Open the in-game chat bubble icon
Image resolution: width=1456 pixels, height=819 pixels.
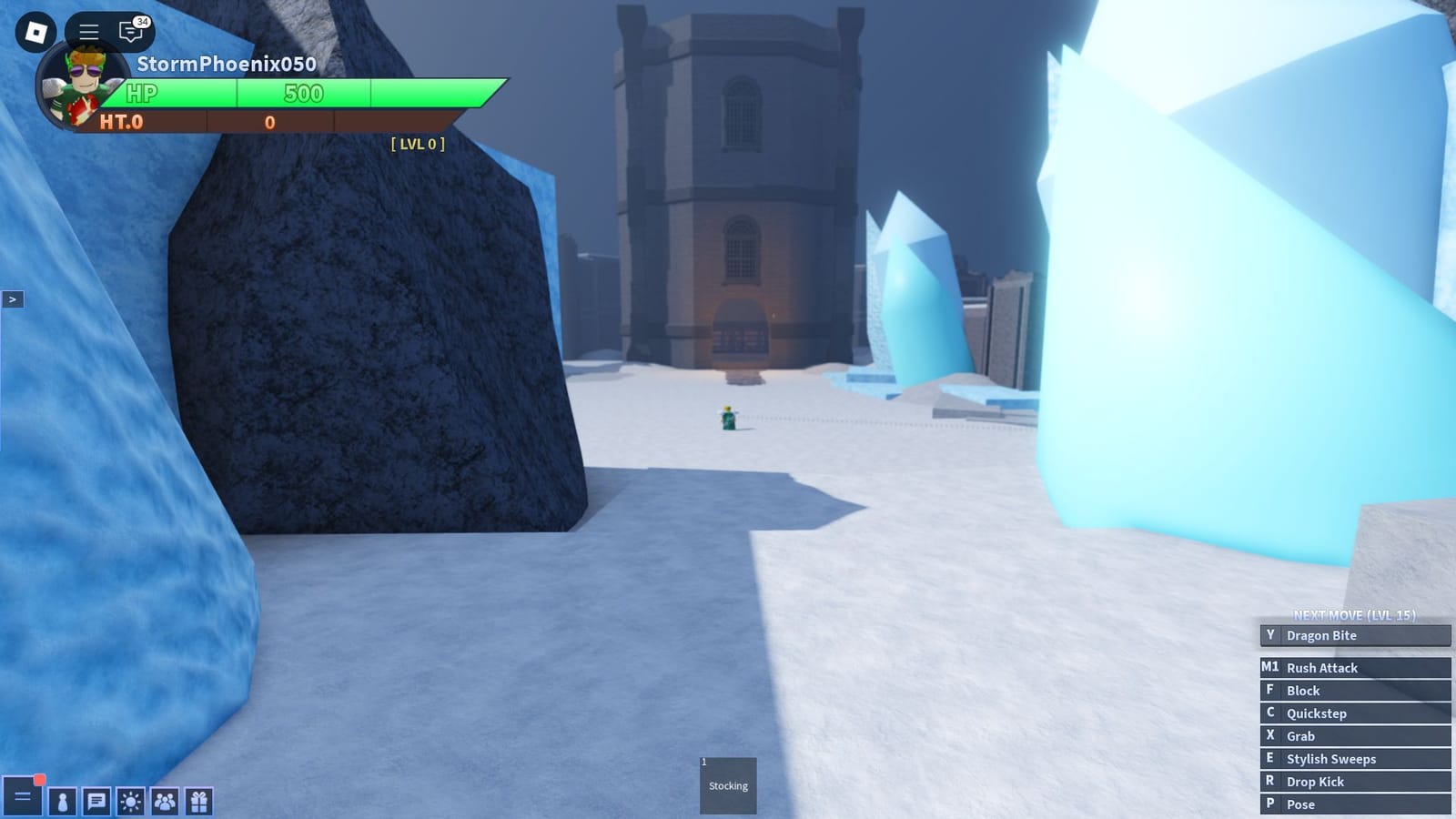click(x=129, y=32)
